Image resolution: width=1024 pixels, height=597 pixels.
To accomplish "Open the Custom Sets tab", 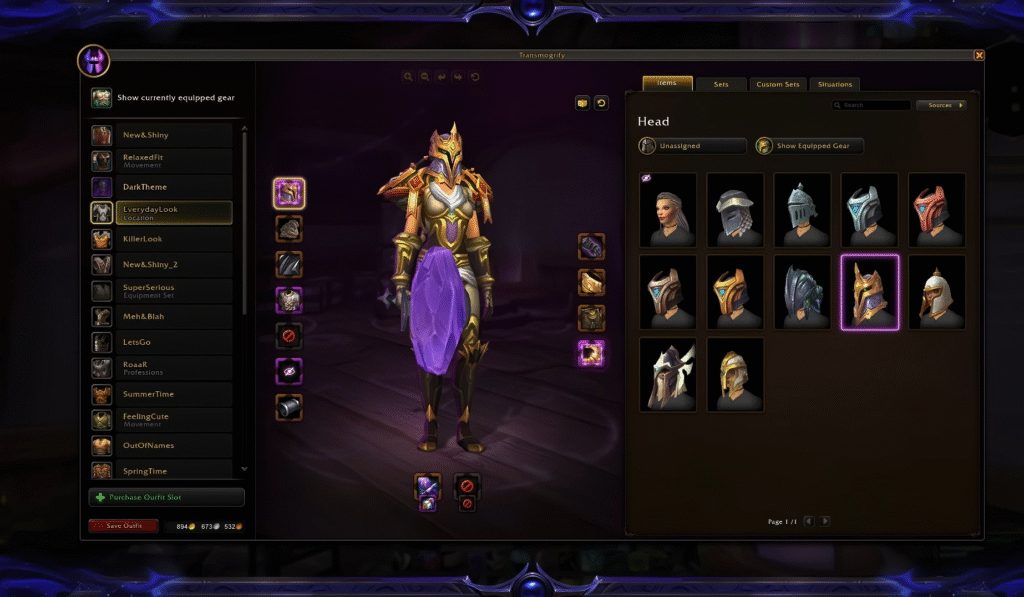I will tap(777, 85).
